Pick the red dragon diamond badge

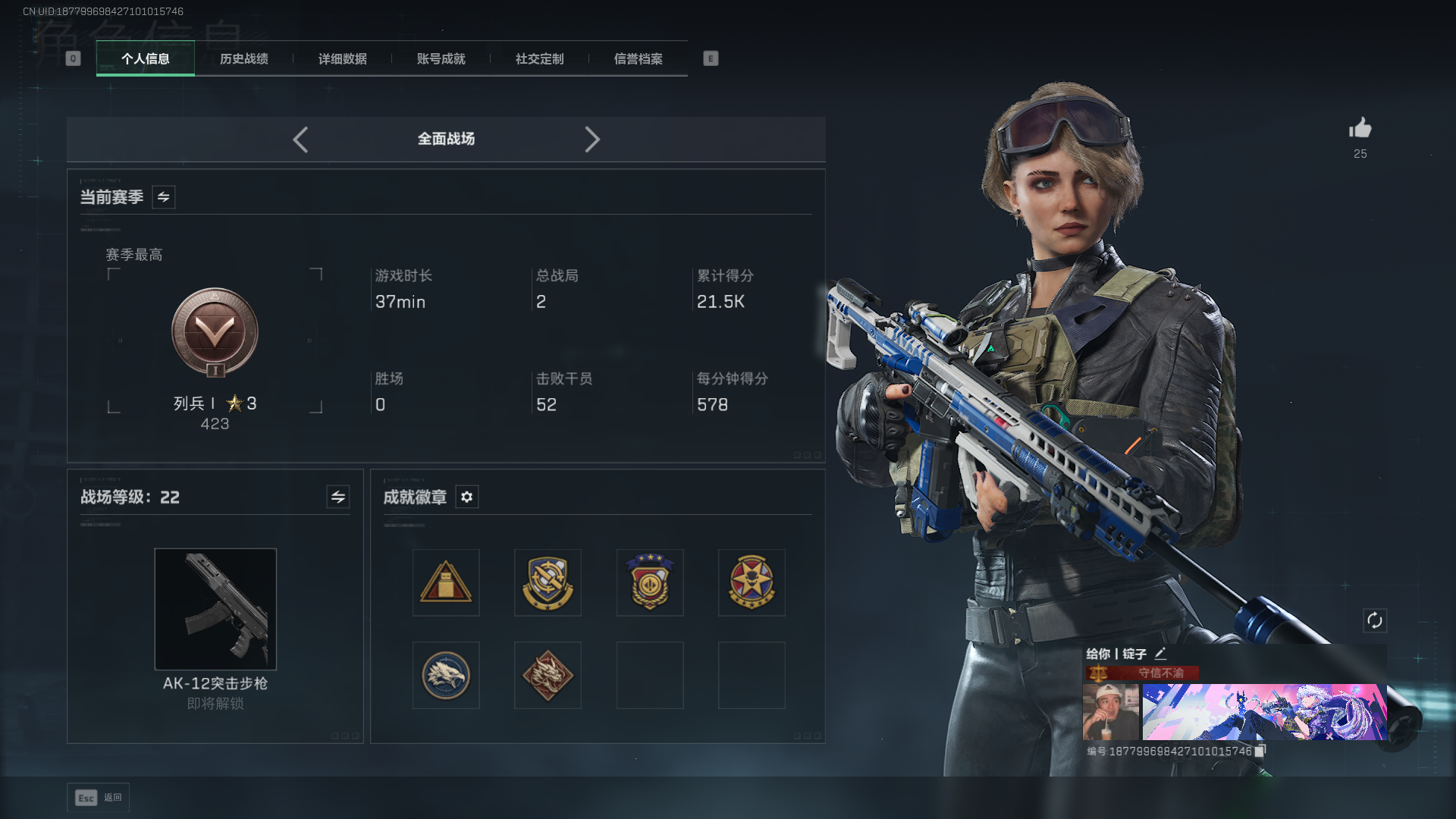tap(548, 675)
